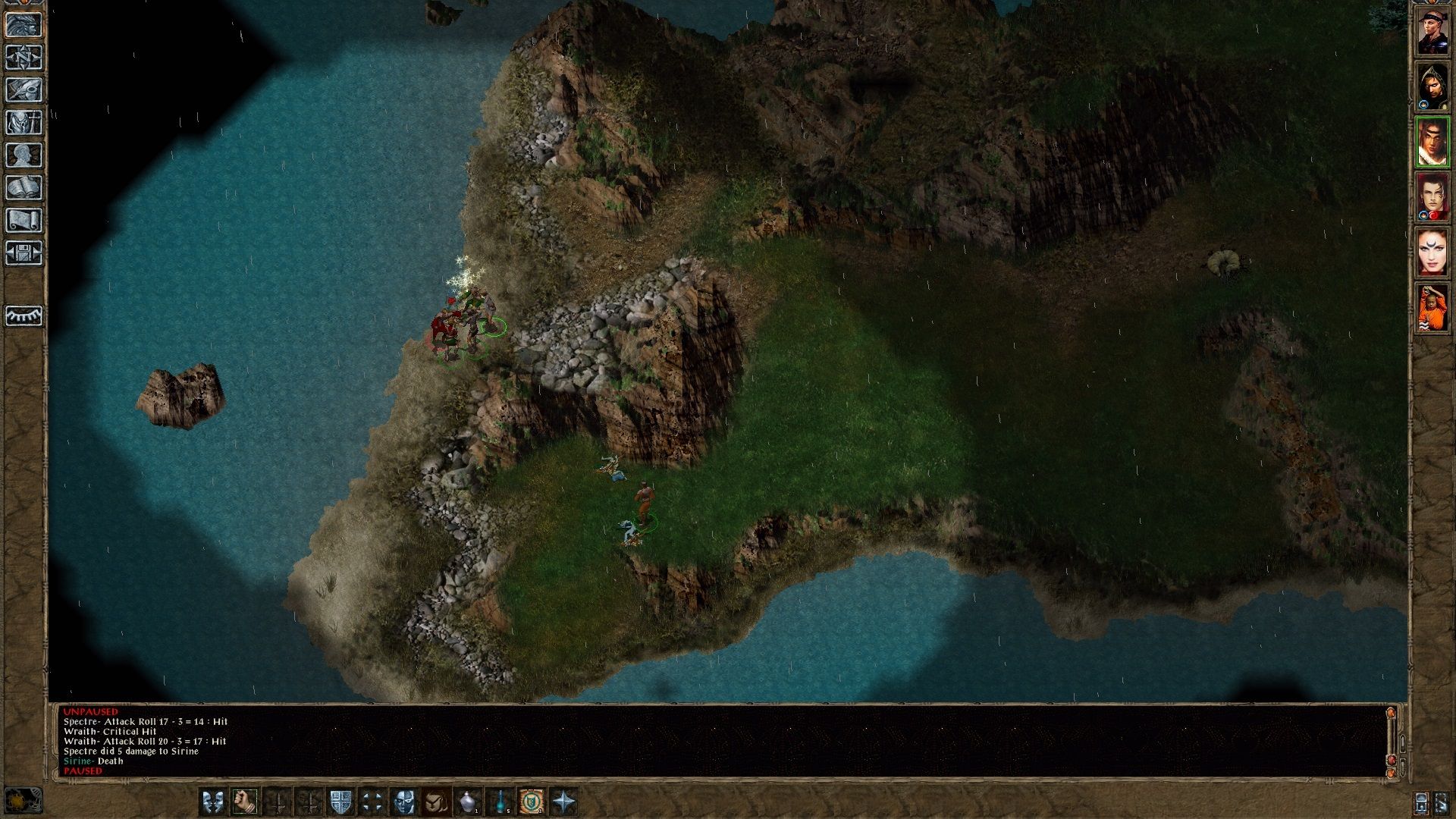Screen dimensions: 1456x819
Task: Open the character record silhouette button
Action: [24, 155]
